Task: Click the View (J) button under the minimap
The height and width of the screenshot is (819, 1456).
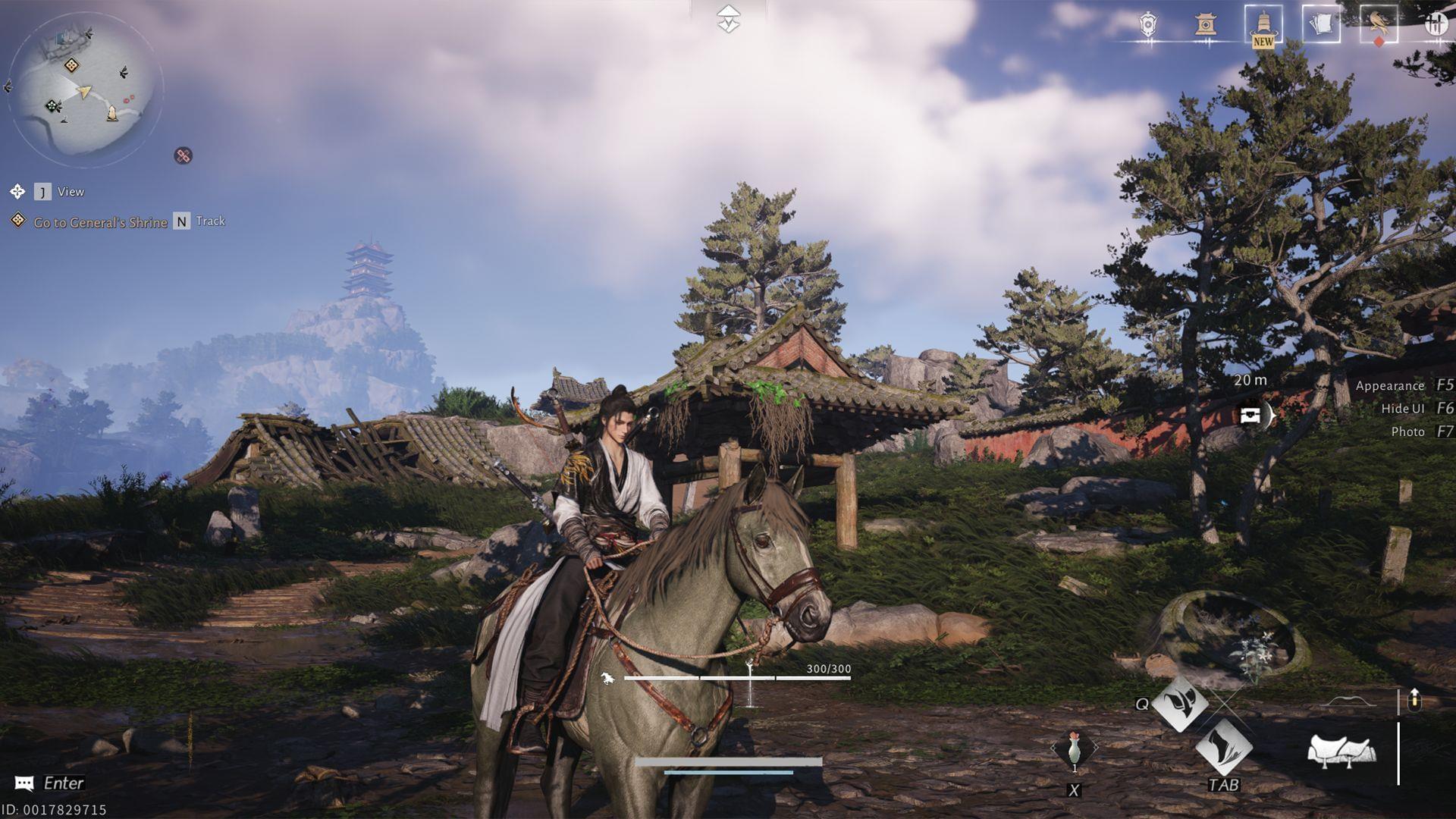Action: coord(57,192)
